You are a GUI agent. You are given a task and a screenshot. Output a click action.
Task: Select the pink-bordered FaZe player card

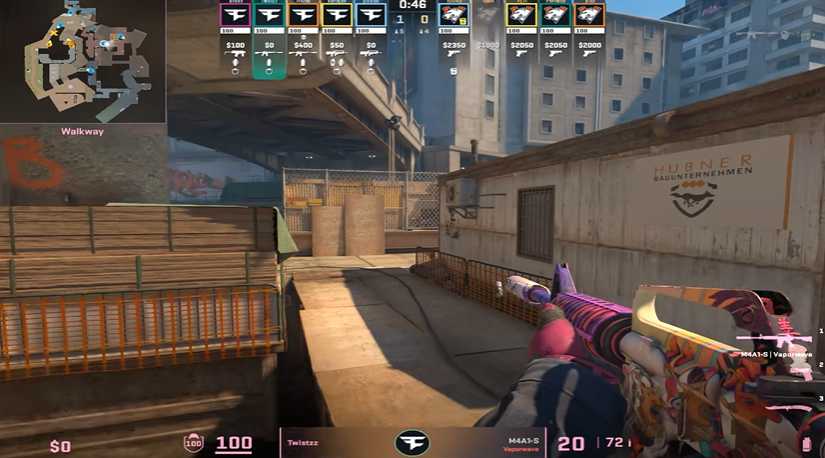[x=236, y=15]
